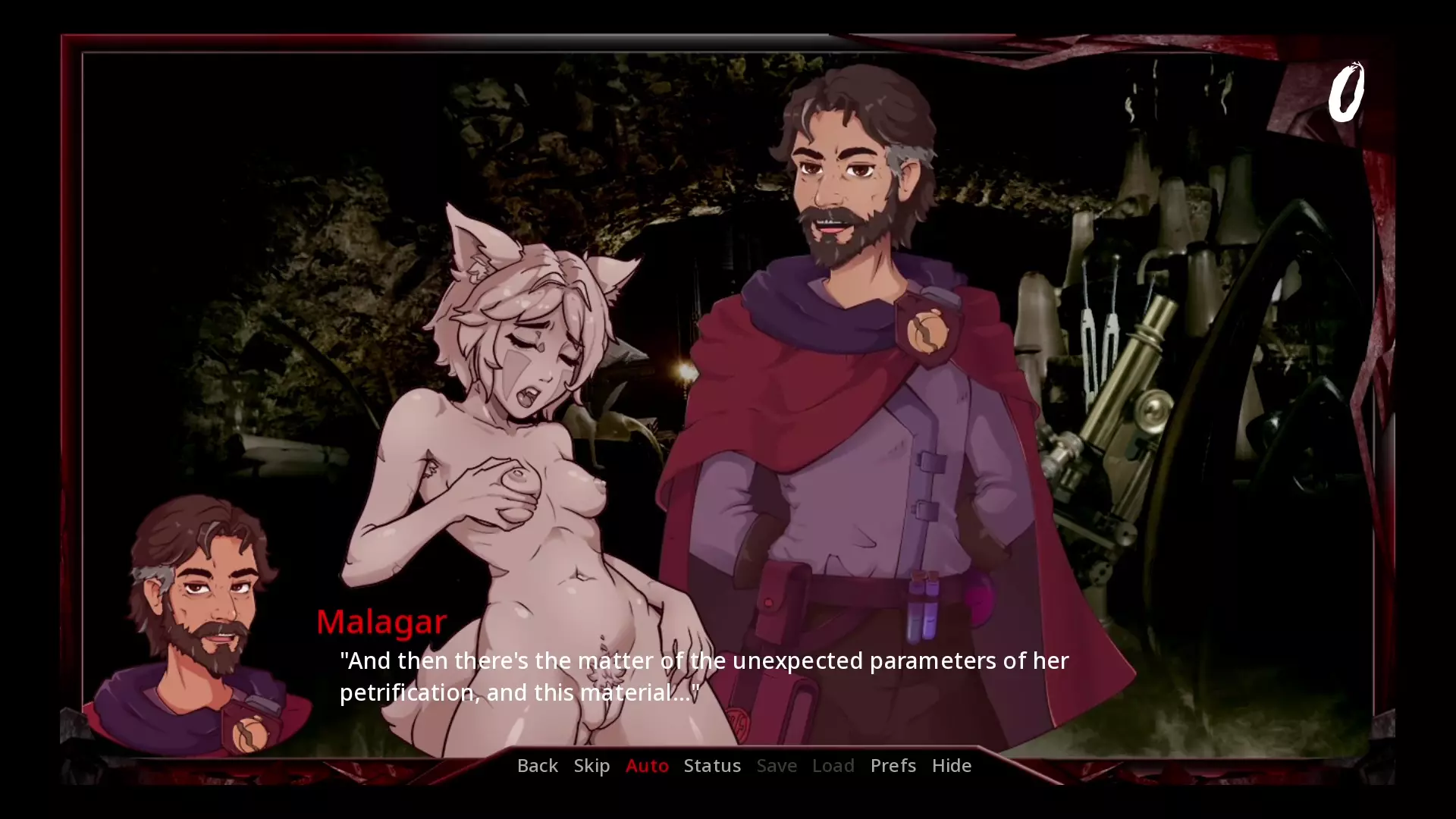The height and width of the screenshot is (819, 1456).
Task: Toggle Auto advance mode
Action: coord(647,765)
